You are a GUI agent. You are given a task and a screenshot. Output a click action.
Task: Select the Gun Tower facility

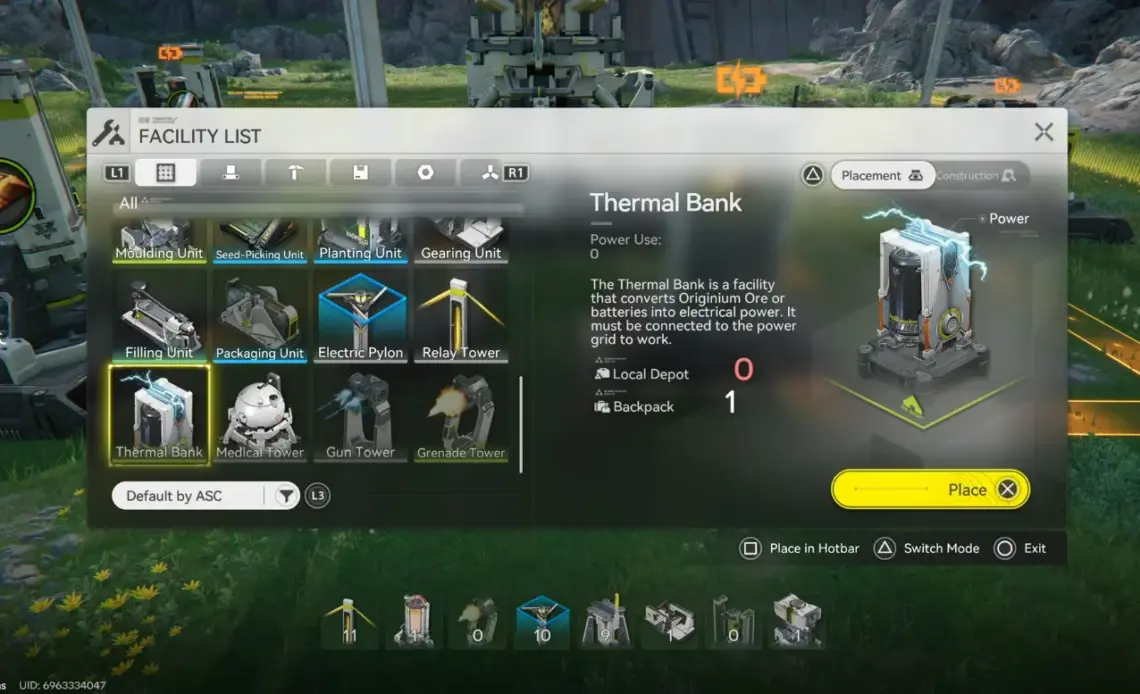[360, 415]
